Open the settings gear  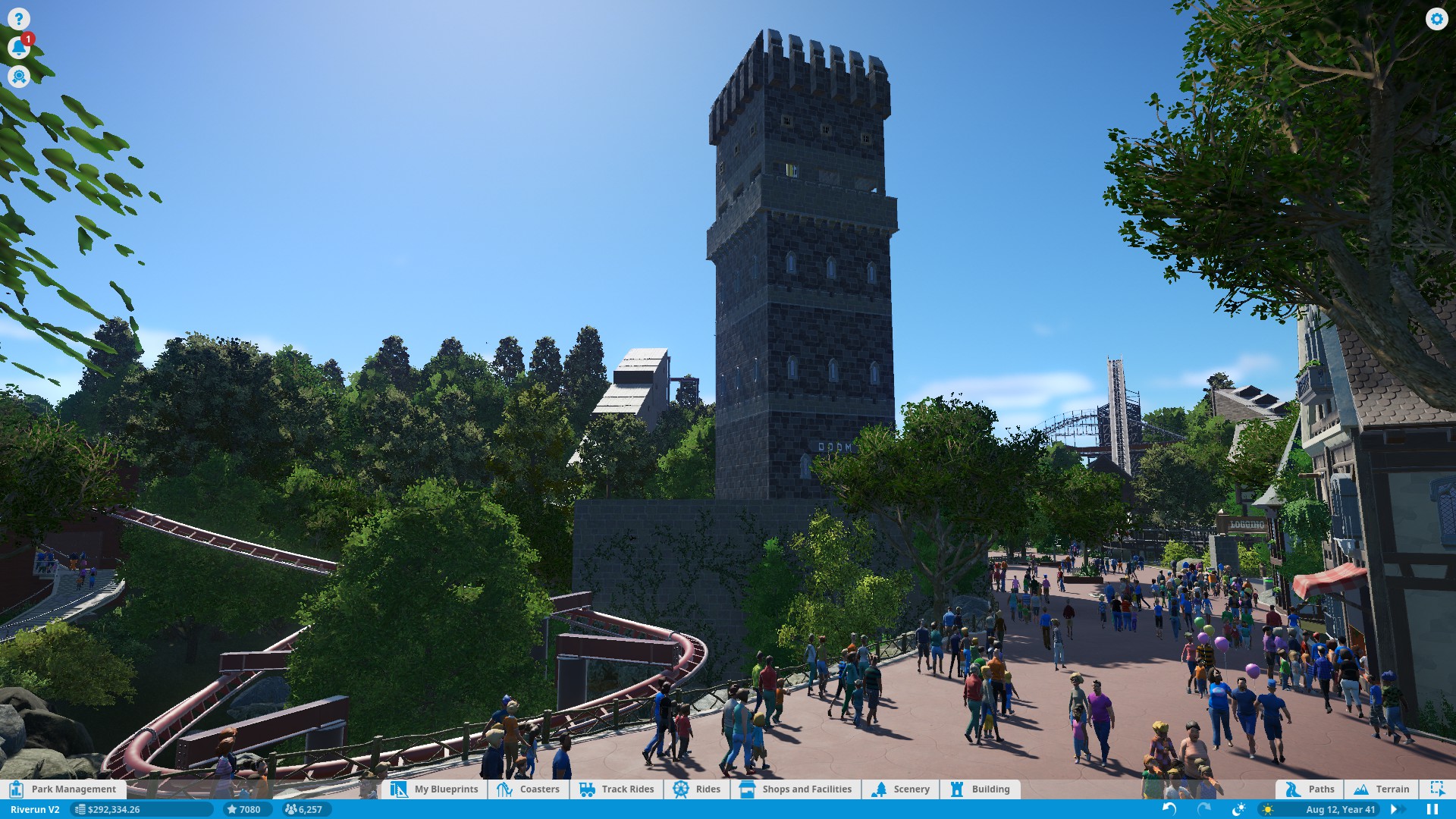(x=1436, y=19)
